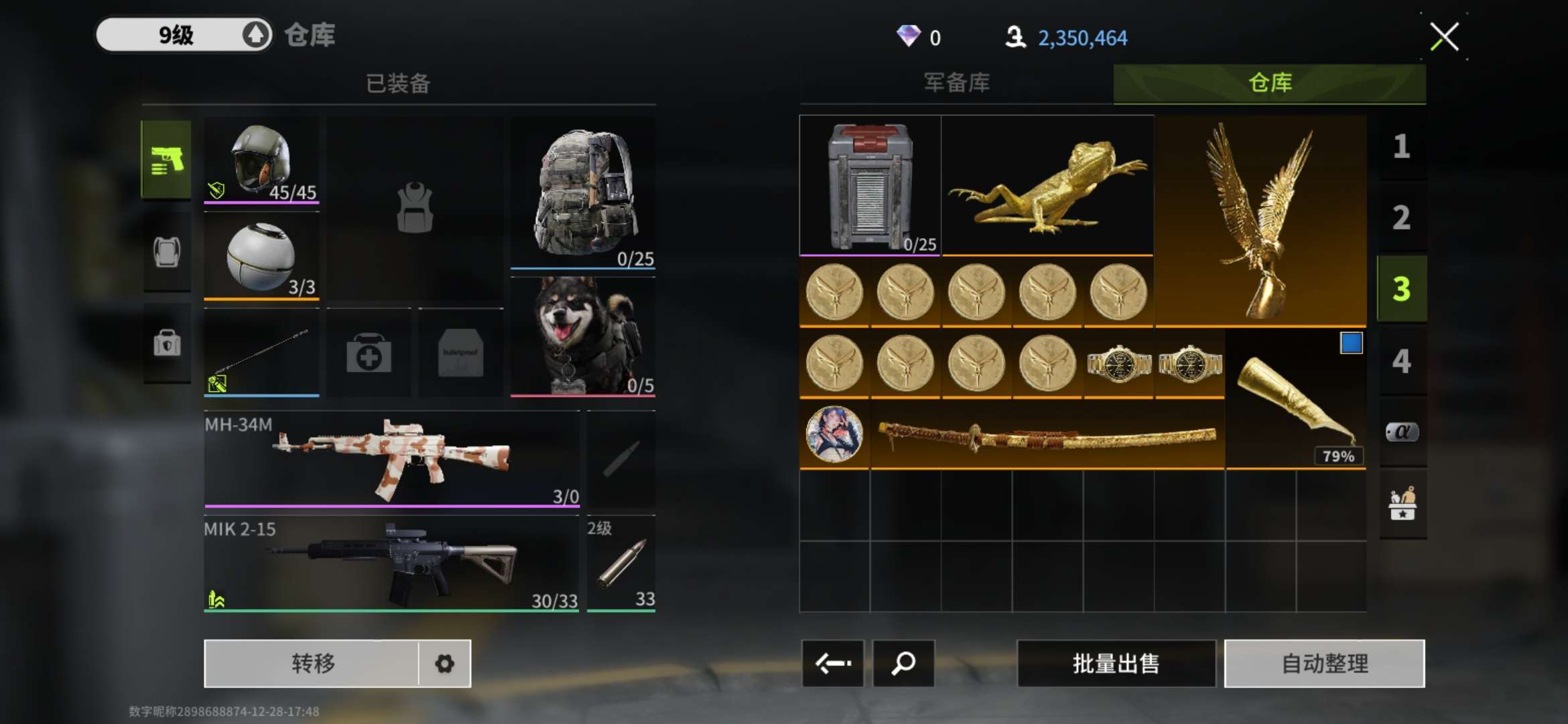Screen dimensions: 1568x724
Task: Close the warehouse screen
Action: tap(1444, 37)
